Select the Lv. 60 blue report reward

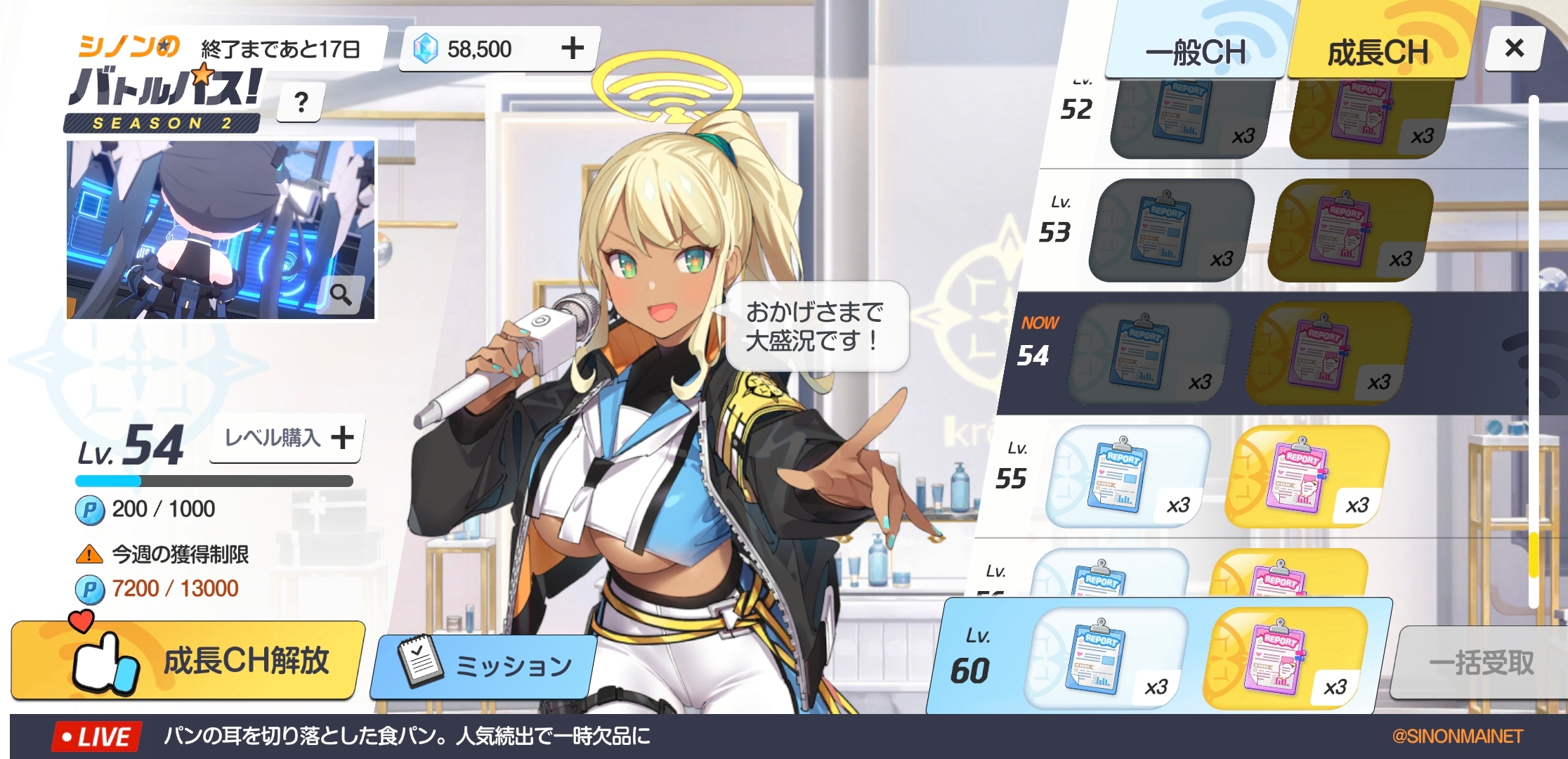coord(1105,659)
